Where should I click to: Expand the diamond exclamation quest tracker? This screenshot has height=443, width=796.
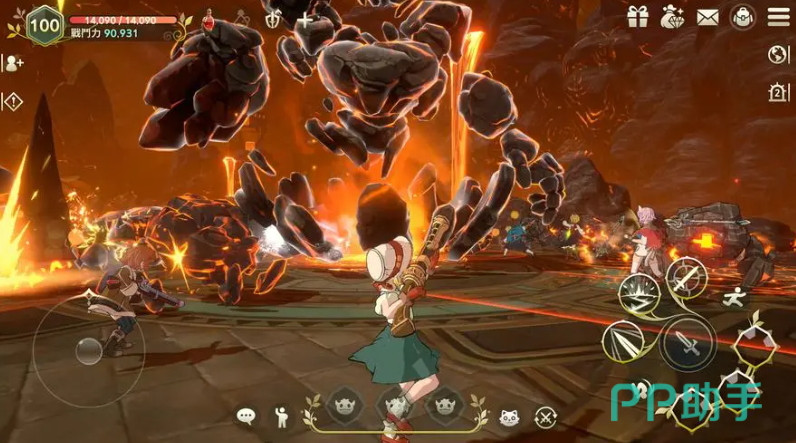(x=13, y=101)
